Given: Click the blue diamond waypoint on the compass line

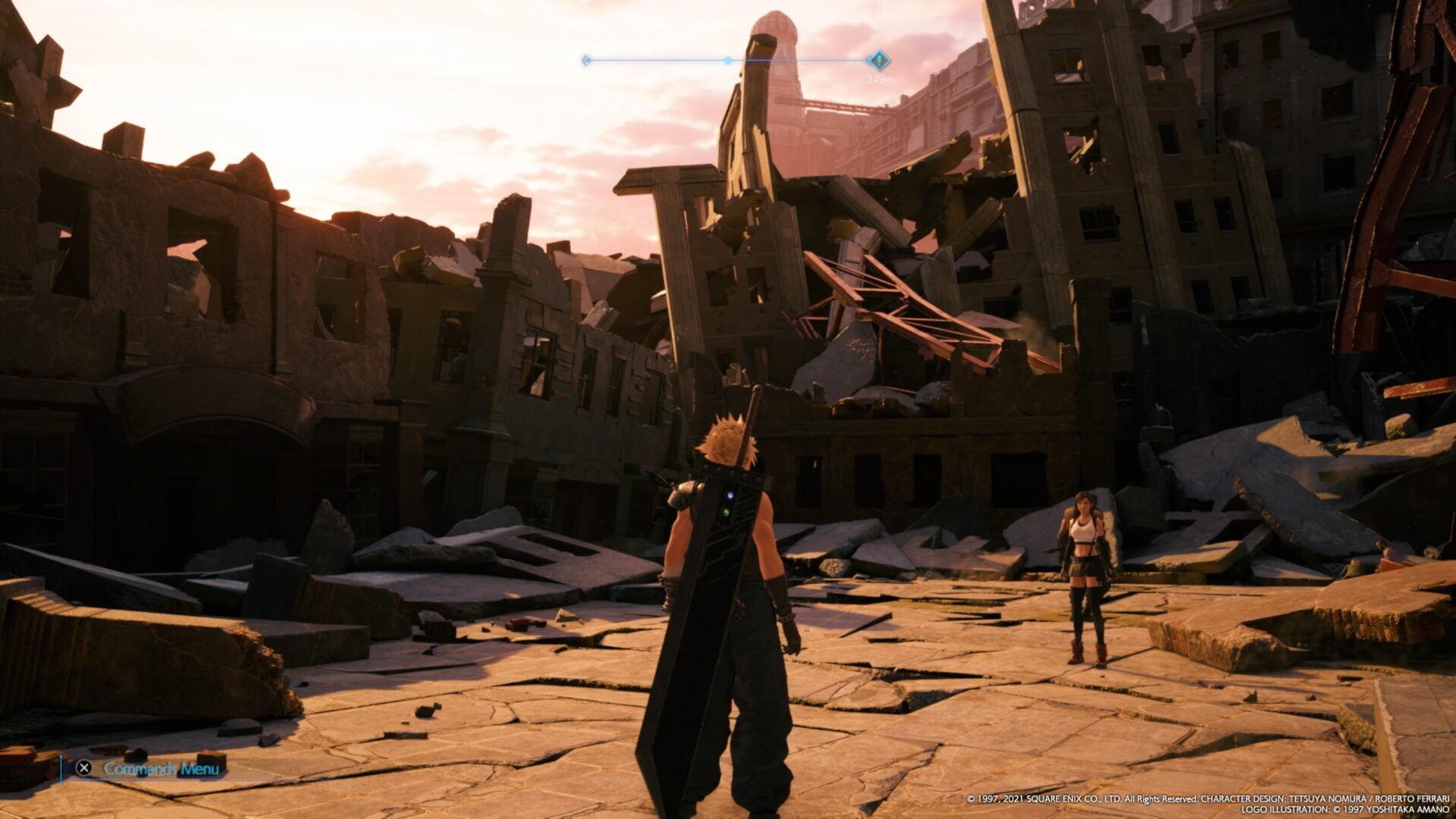Looking at the screenshot, I should (x=726, y=59).
